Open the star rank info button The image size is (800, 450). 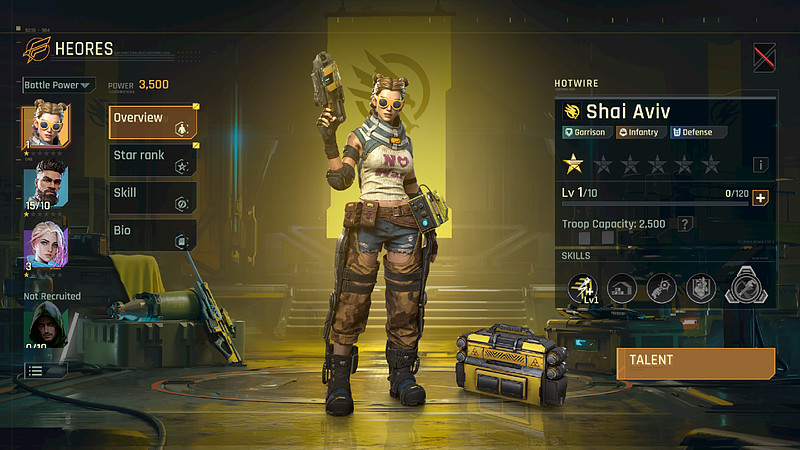(761, 164)
